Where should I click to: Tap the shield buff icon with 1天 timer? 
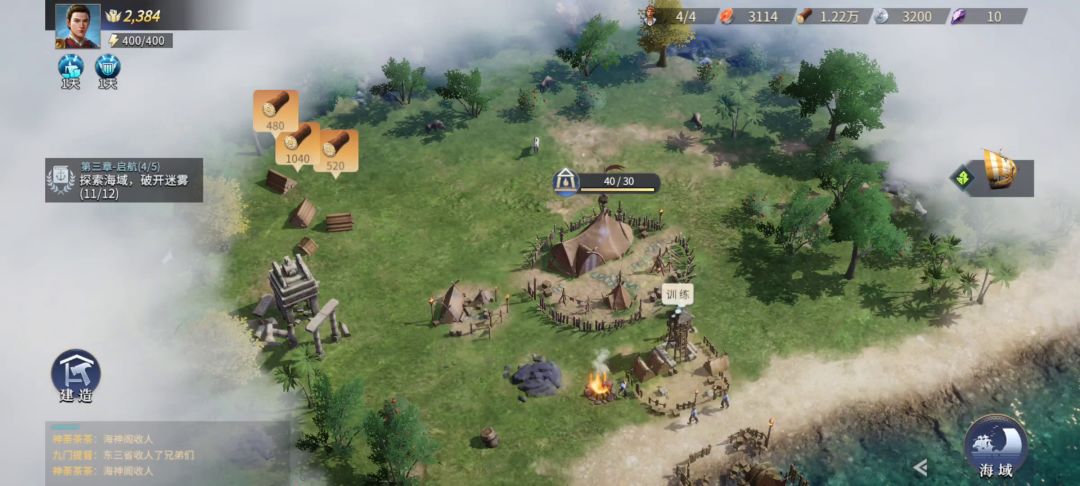coord(107,68)
